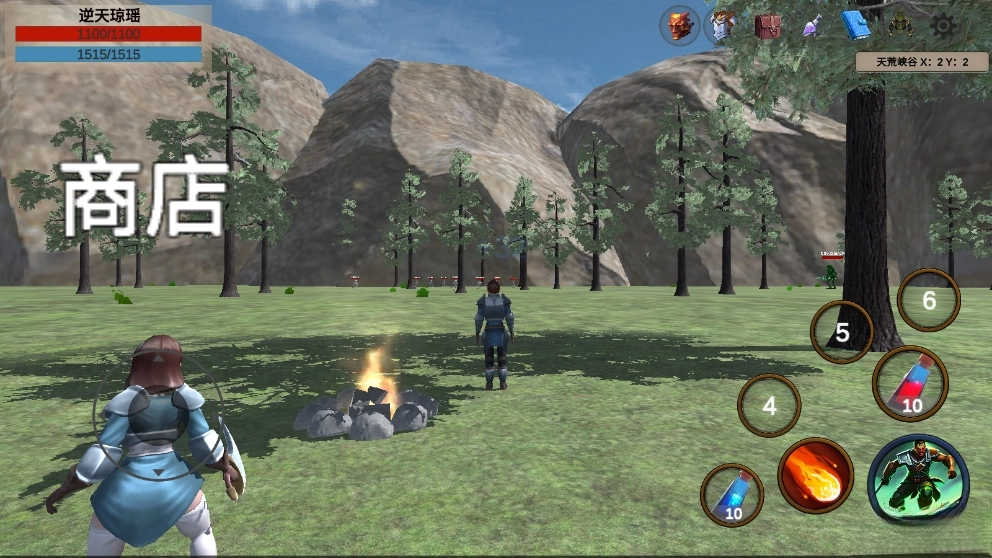Image resolution: width=992 pixels, height=558 pixels.
Task: Open the armor equipment icon
Action: click(x=722, y=26)
